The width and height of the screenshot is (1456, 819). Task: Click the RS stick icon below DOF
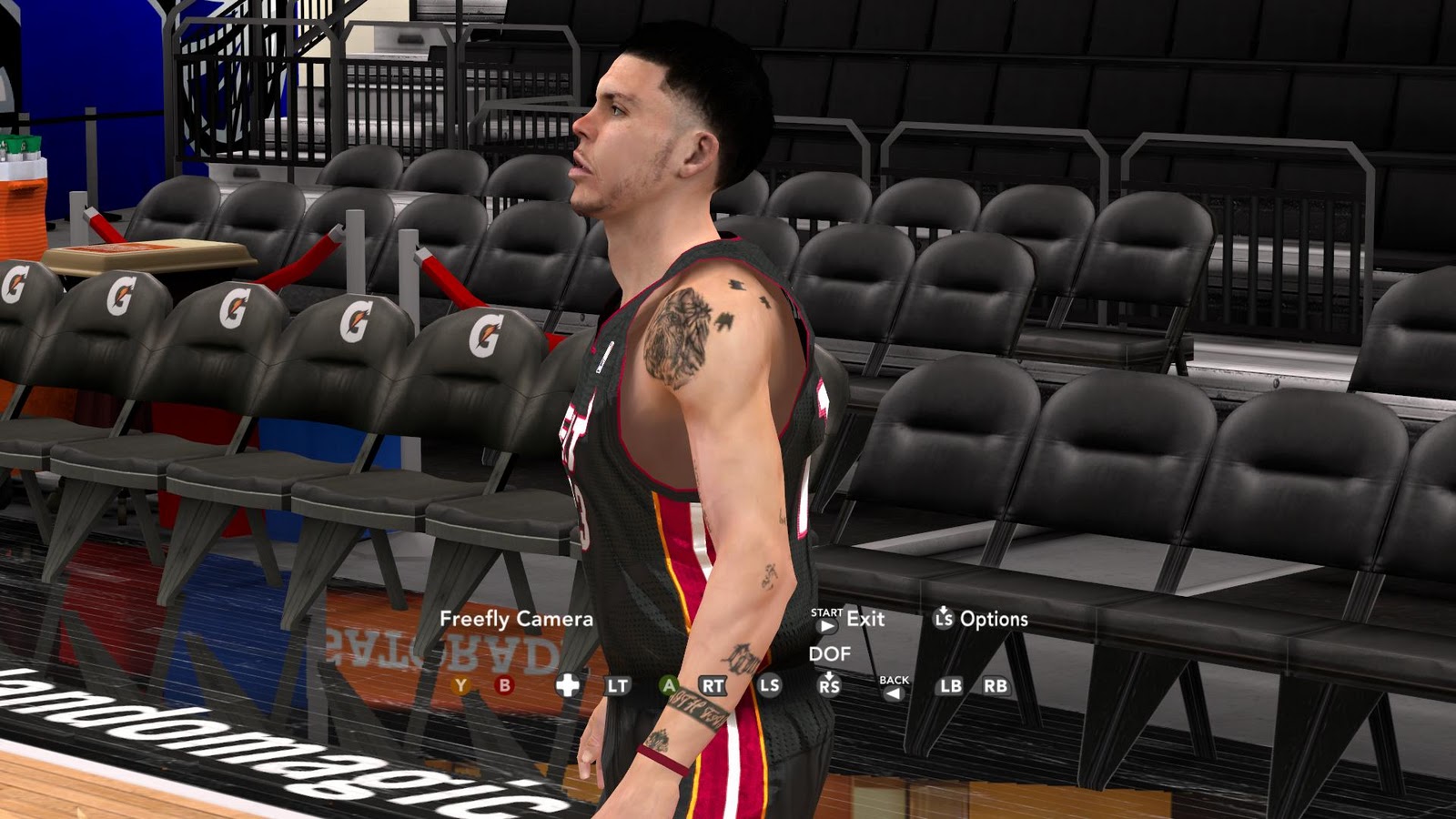tap(830, 686)
